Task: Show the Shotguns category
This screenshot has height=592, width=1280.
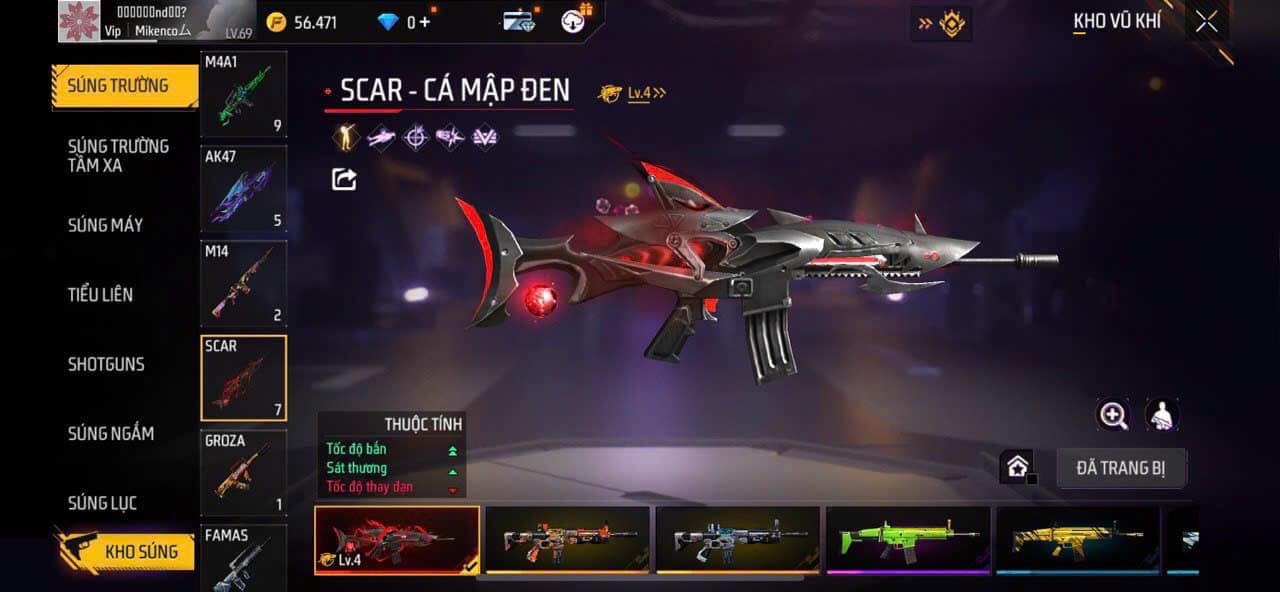Action: coord(106,364)
